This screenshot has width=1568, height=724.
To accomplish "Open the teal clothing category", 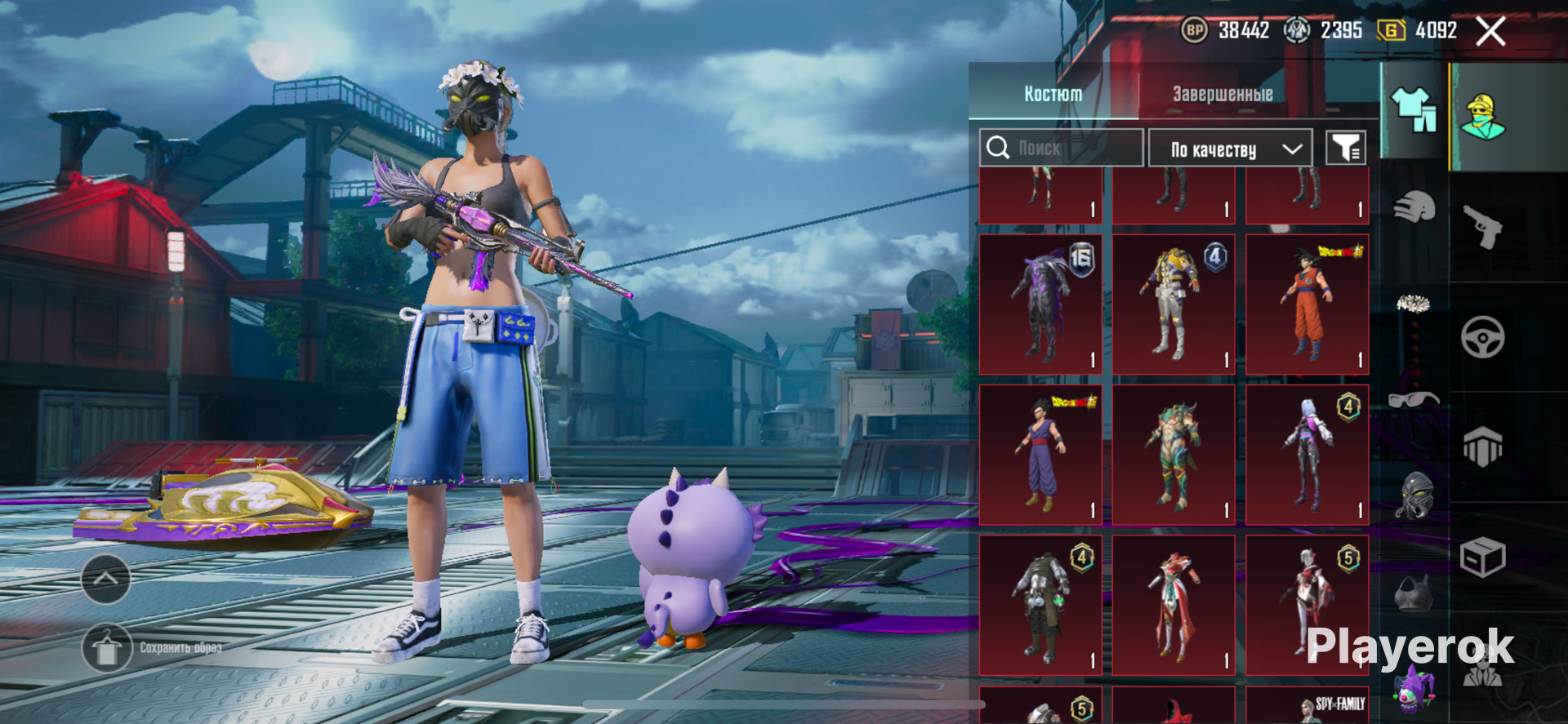I will coord(1414,110).
